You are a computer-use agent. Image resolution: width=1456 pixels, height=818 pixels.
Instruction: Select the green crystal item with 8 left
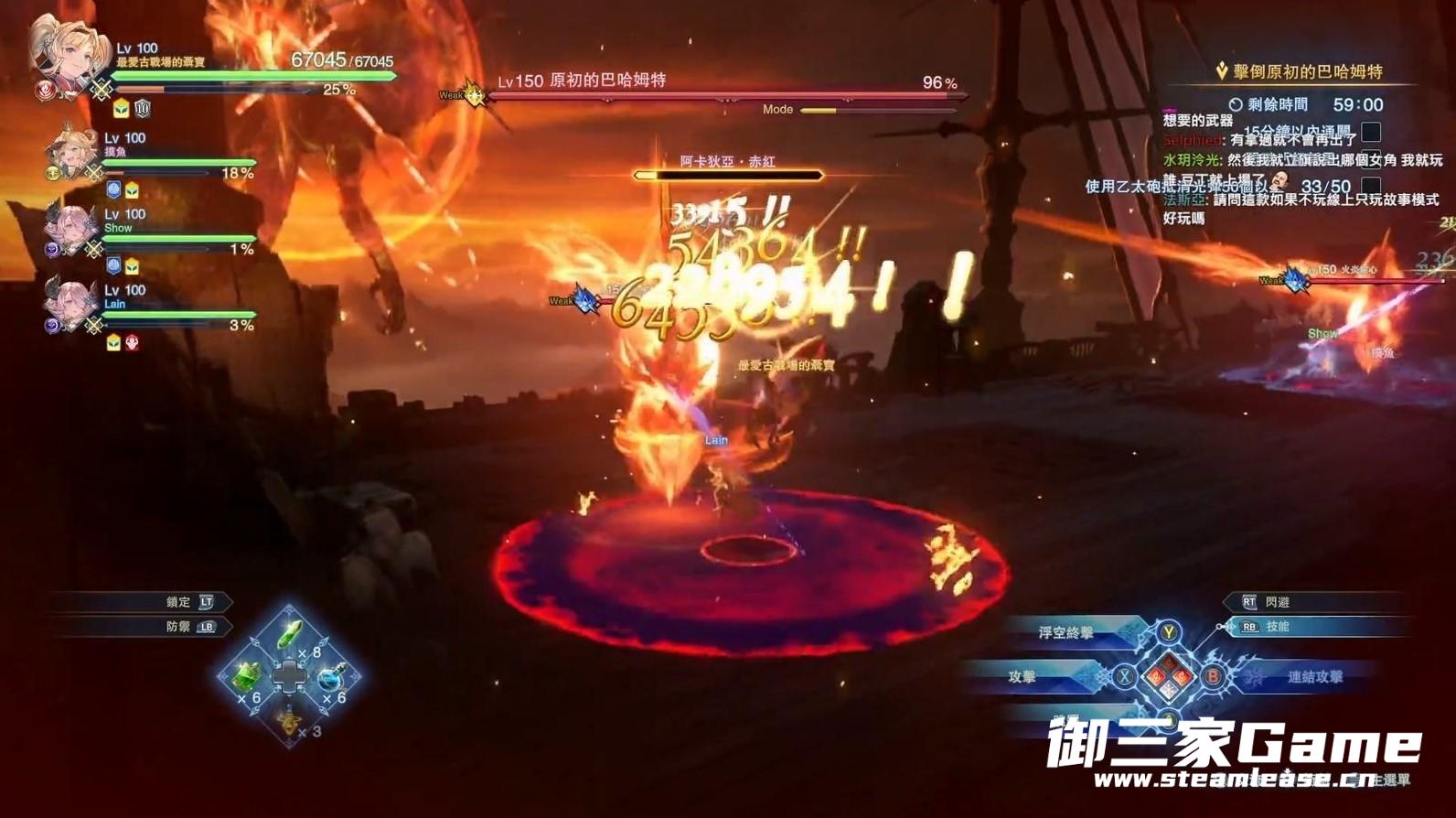tap(290, 634)
